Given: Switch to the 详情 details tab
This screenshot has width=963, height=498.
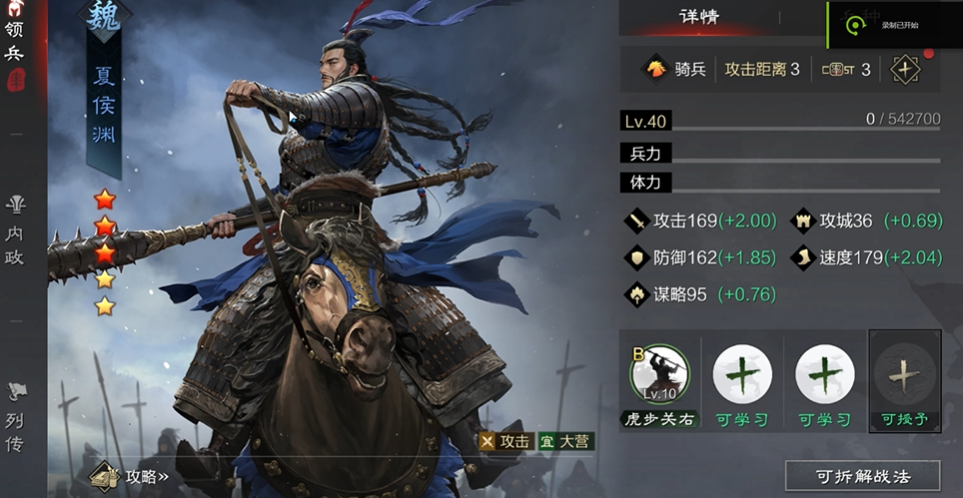Looking at the screenshot, I should coord(699,17).
